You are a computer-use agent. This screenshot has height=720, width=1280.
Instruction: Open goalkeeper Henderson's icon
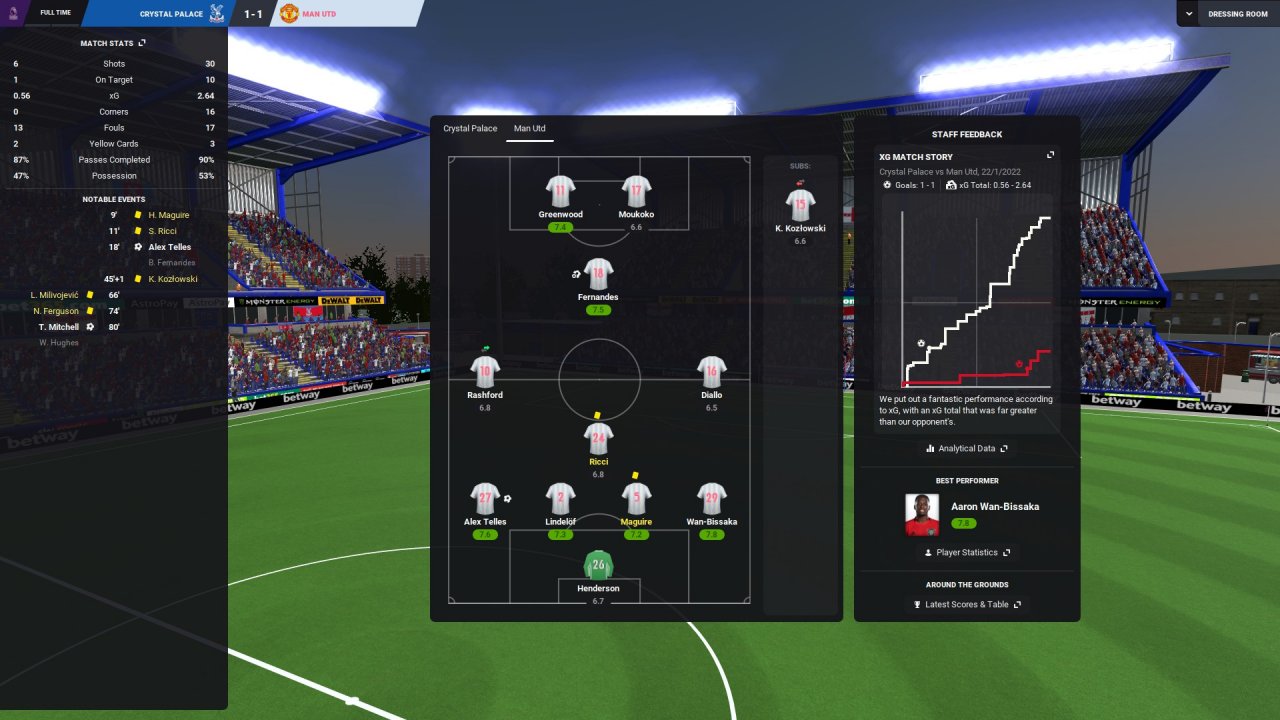[598, 565]
